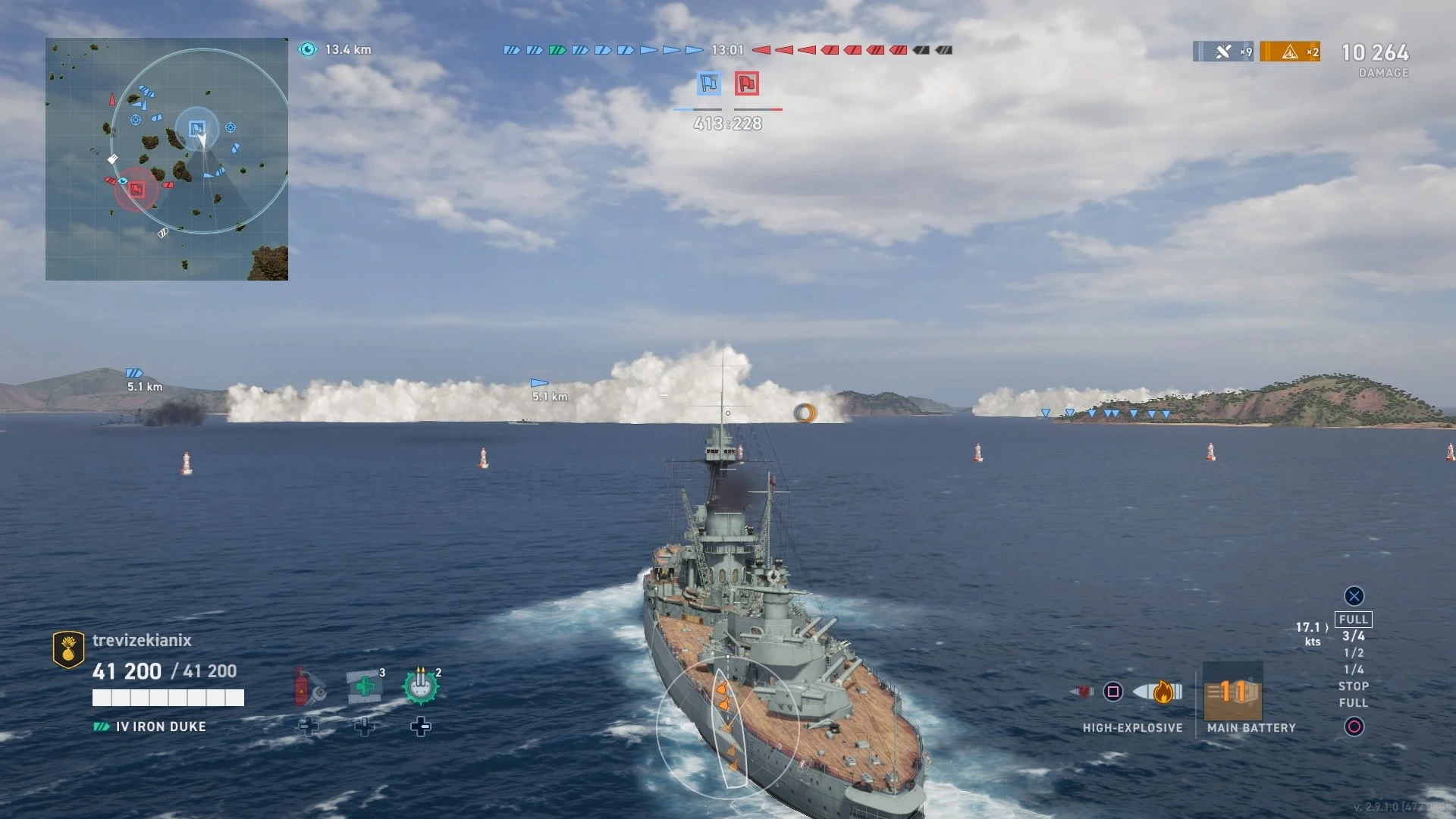Click the gold grenade player emblem
The height and width of the screenshot is (819, 1456).
click(68, 649)
